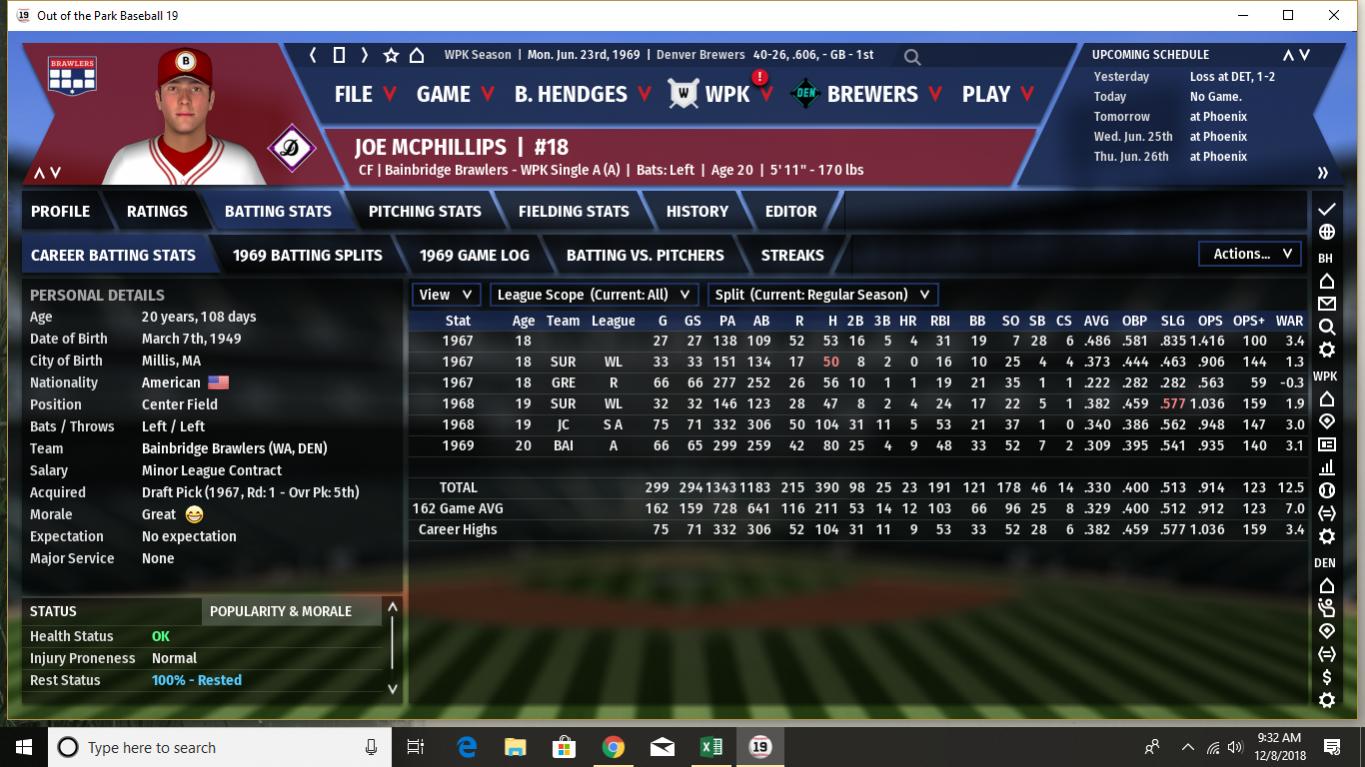The height and width of the screenshot is (767, 1365).
Task: Select BATTING VS. PITCHERS subtab
Action: tap(645, 255)
